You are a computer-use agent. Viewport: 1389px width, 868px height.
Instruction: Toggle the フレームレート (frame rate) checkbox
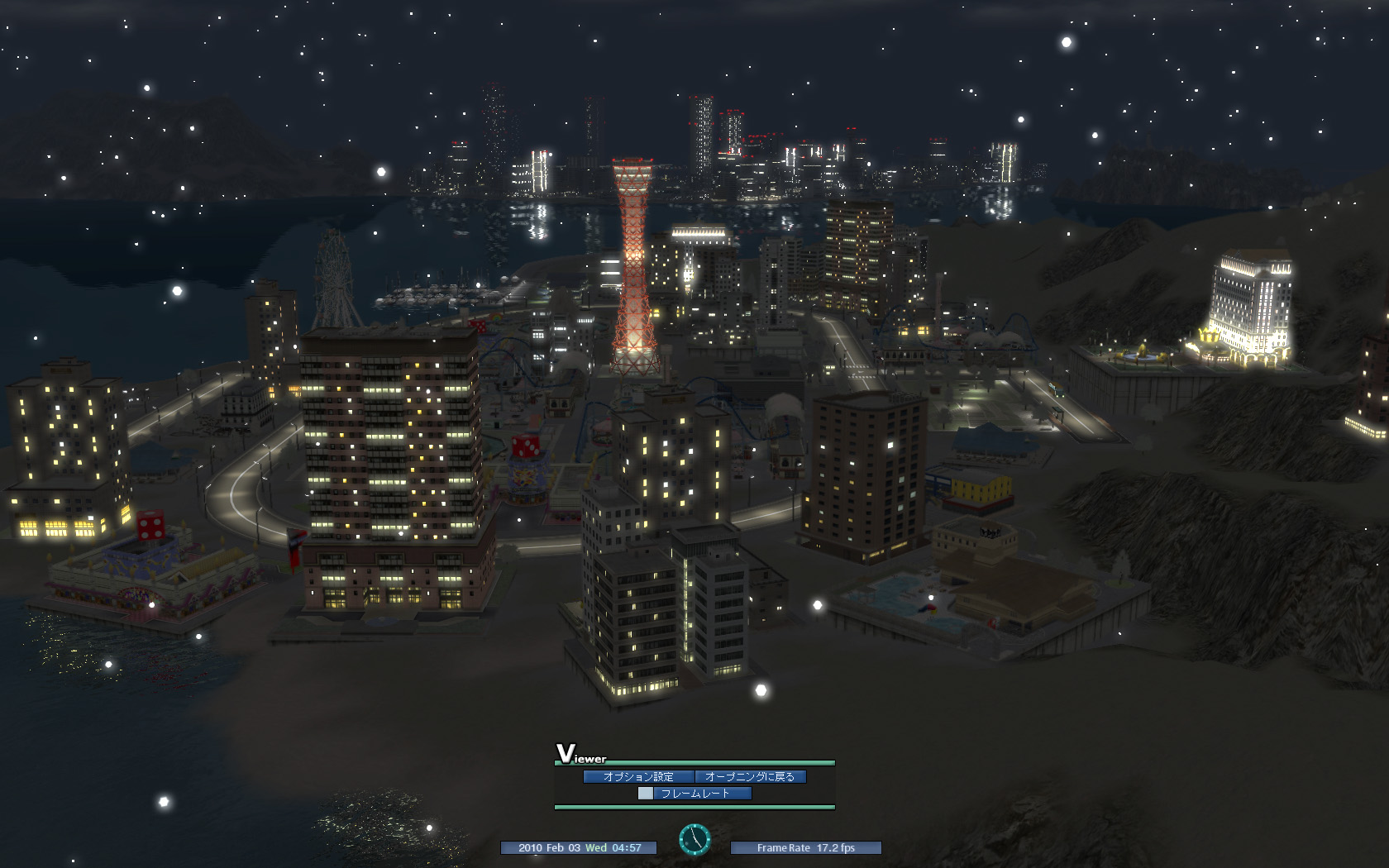coord(646,794)
